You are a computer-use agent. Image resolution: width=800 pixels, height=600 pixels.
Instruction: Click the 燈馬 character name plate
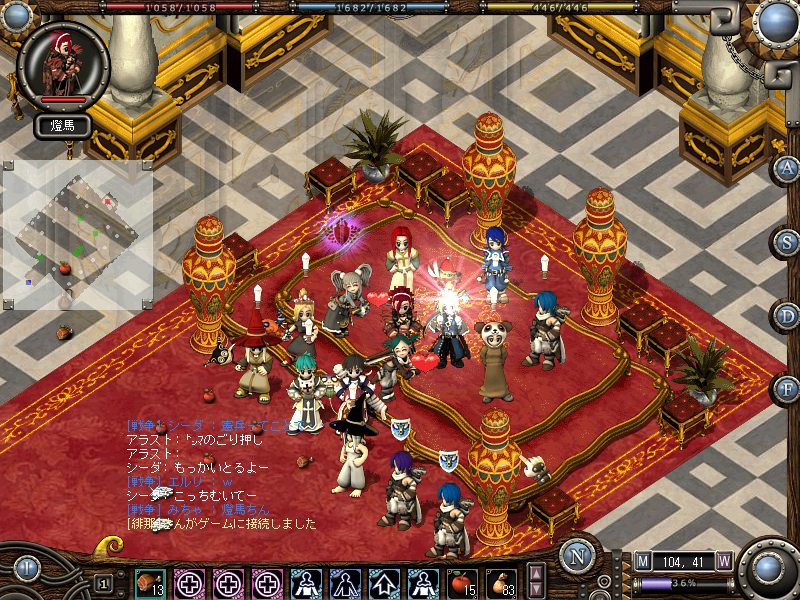(62, 126)
